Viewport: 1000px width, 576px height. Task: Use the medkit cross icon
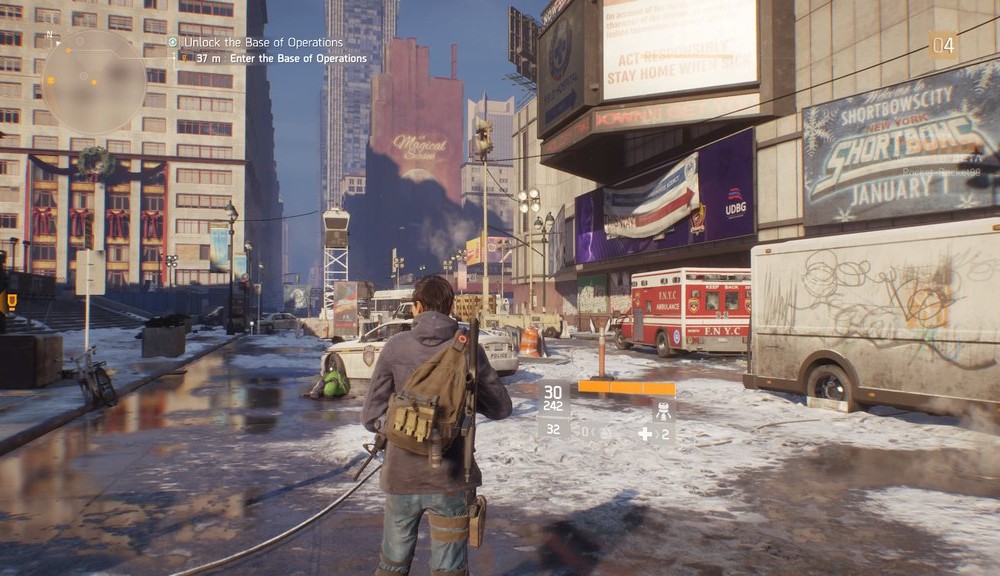coord(645,433)
